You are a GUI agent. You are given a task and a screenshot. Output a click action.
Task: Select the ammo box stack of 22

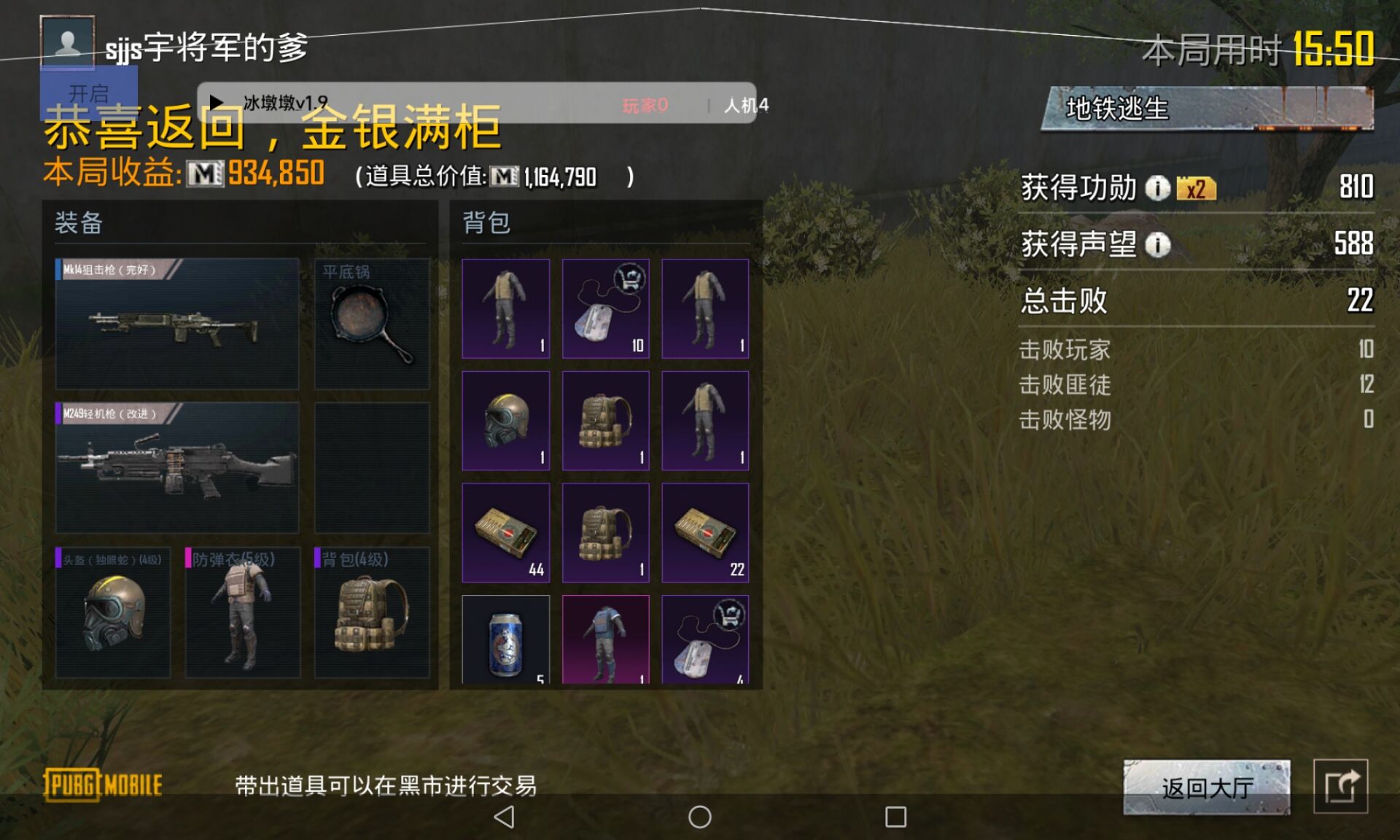tap(705, 532)
